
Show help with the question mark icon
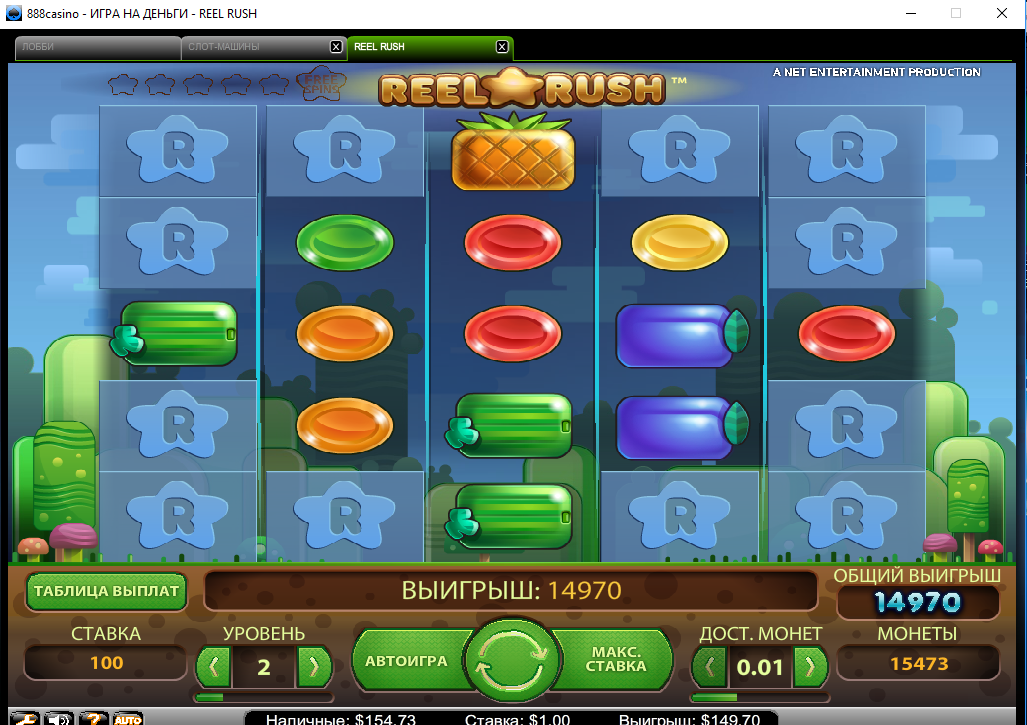(93, 718)
